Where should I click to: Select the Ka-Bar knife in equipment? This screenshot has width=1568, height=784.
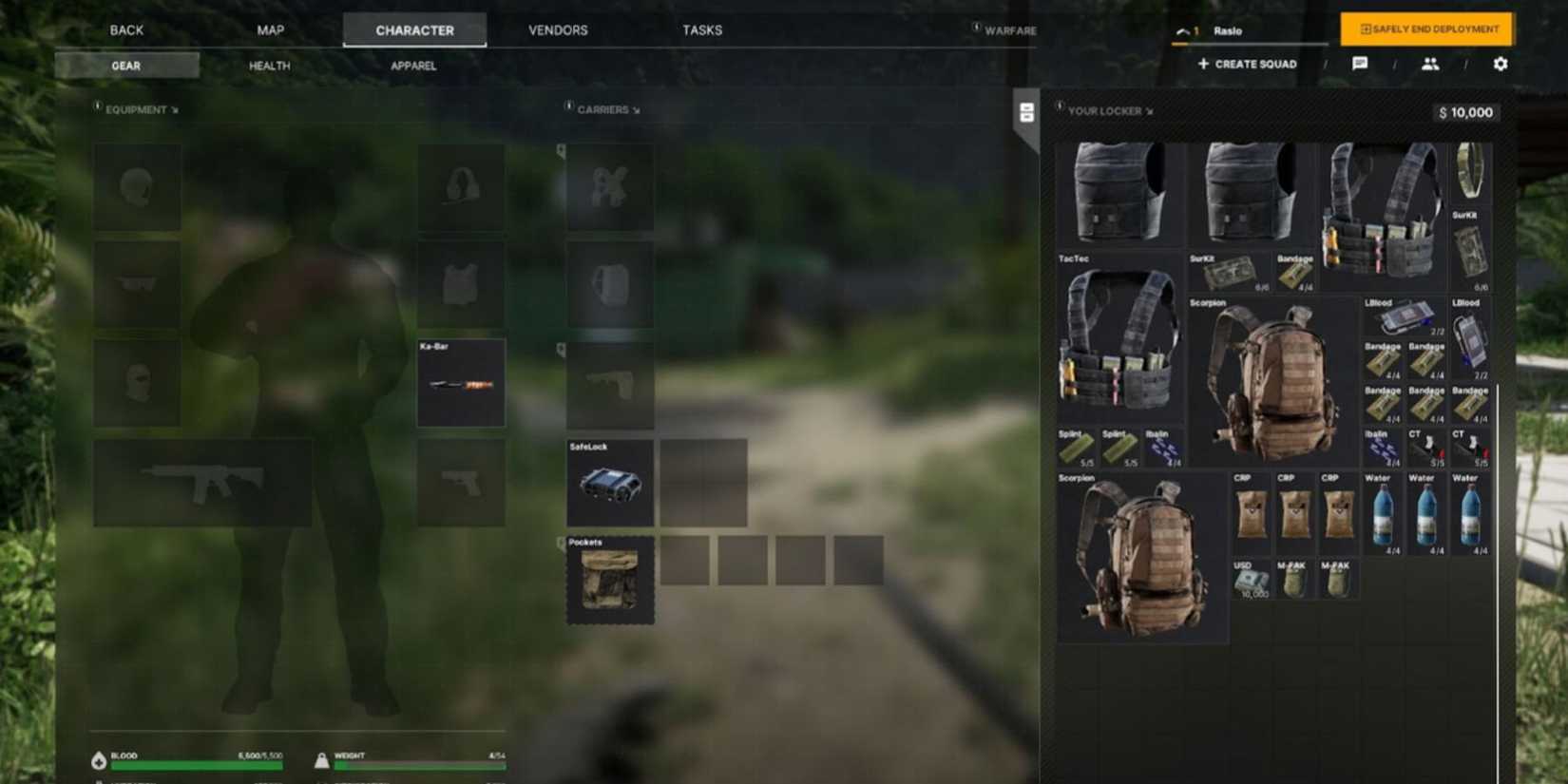[x=462, y=384]
